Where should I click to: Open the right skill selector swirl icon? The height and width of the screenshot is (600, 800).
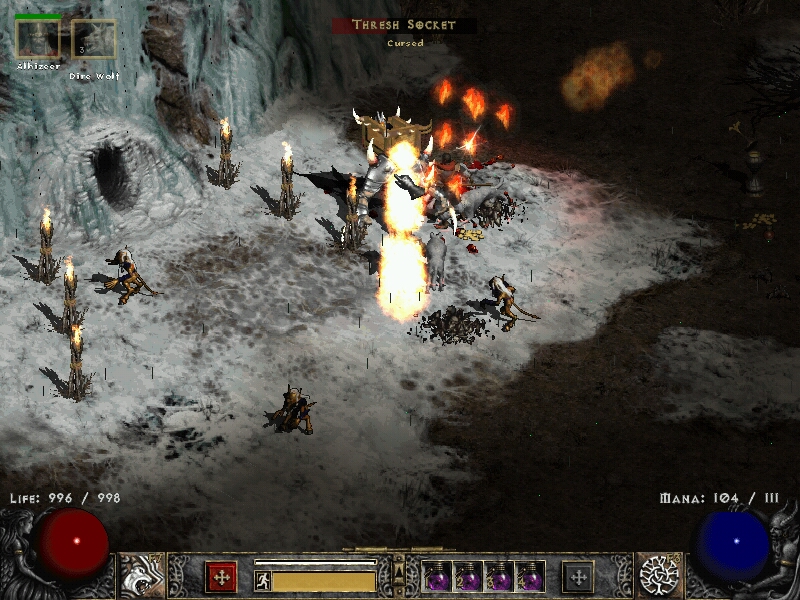click(x=659, y=575)
